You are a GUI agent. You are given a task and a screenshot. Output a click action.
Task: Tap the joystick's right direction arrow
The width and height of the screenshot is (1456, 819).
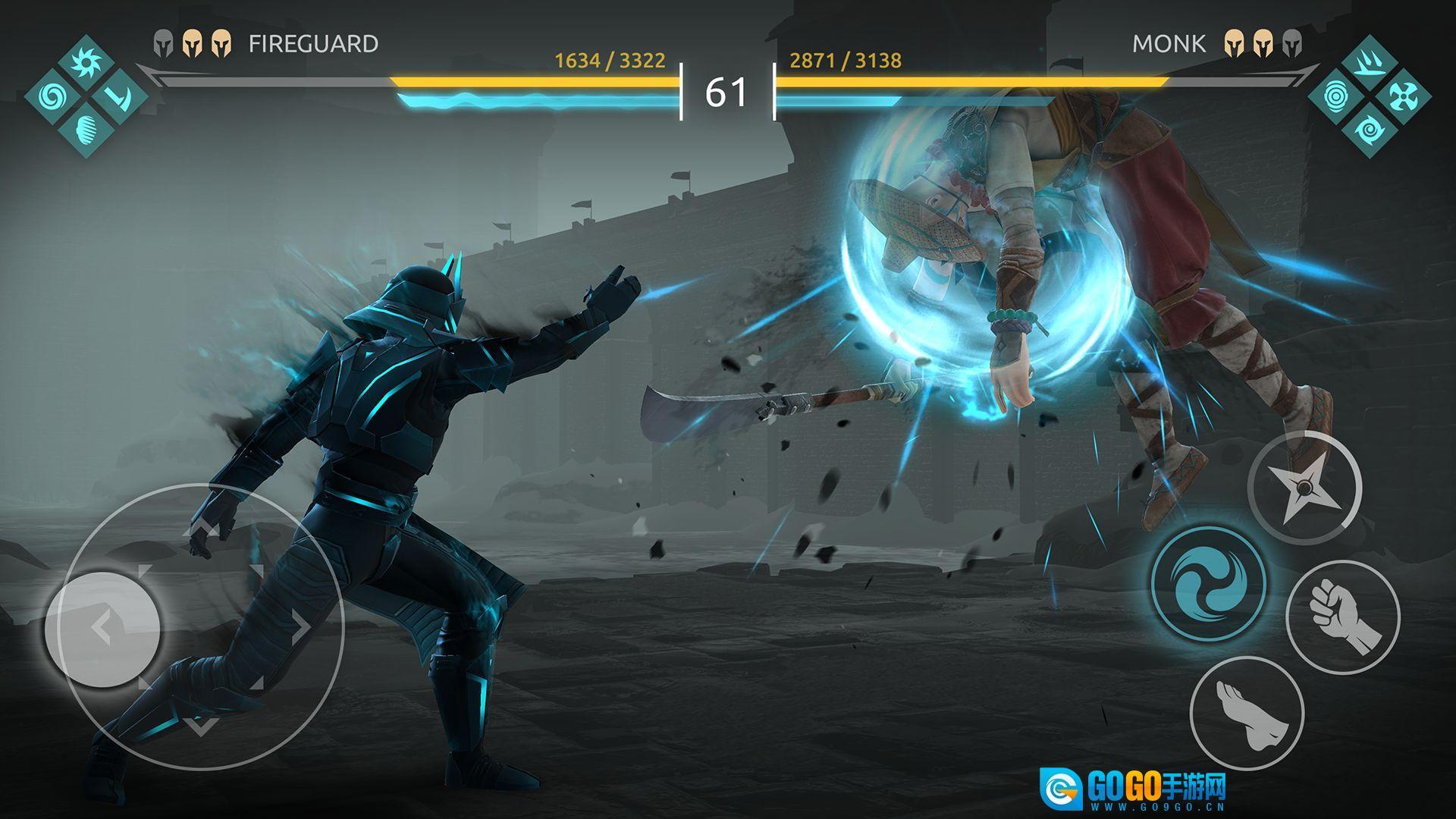tap(301, 626)
